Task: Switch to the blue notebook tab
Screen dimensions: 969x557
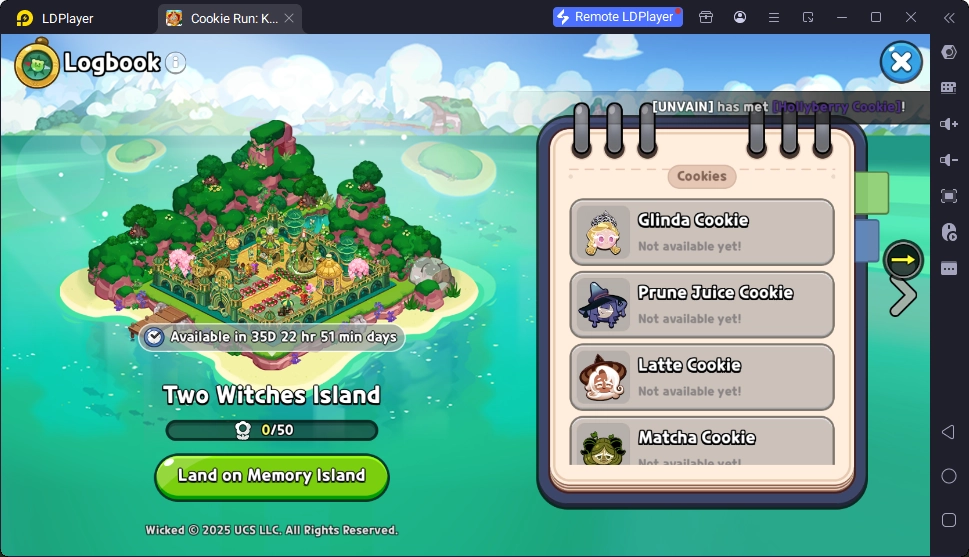Action: tap(868, 241)
